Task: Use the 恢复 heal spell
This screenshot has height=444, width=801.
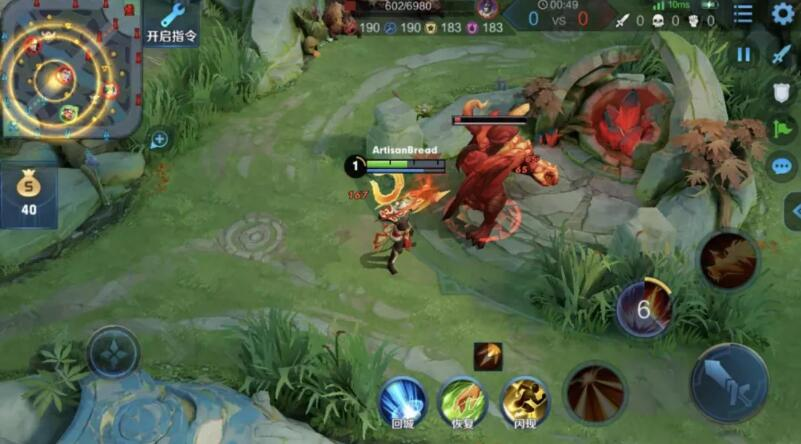Action: pos(462,400)
